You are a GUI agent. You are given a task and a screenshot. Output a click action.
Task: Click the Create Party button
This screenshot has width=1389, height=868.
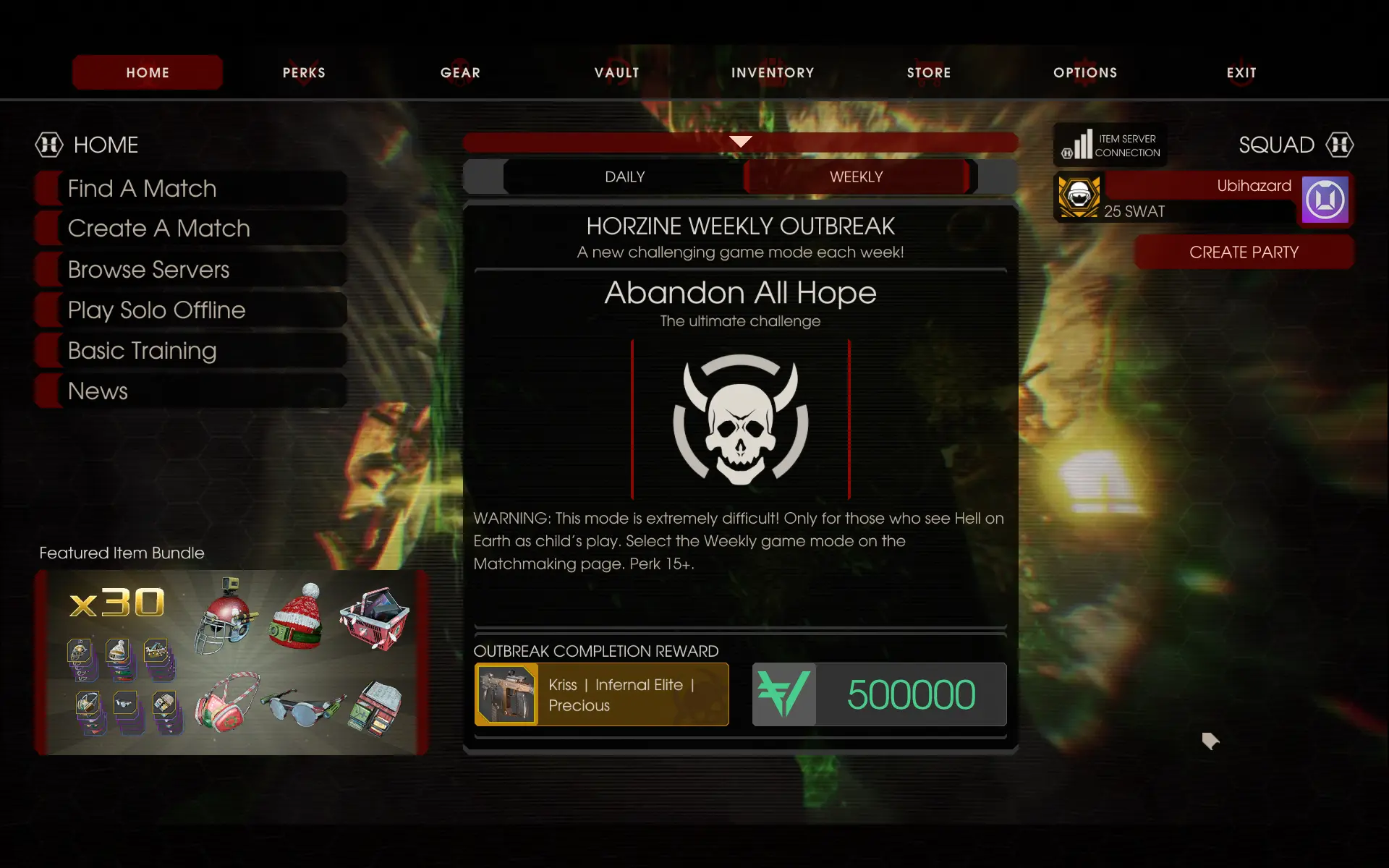1244,252
